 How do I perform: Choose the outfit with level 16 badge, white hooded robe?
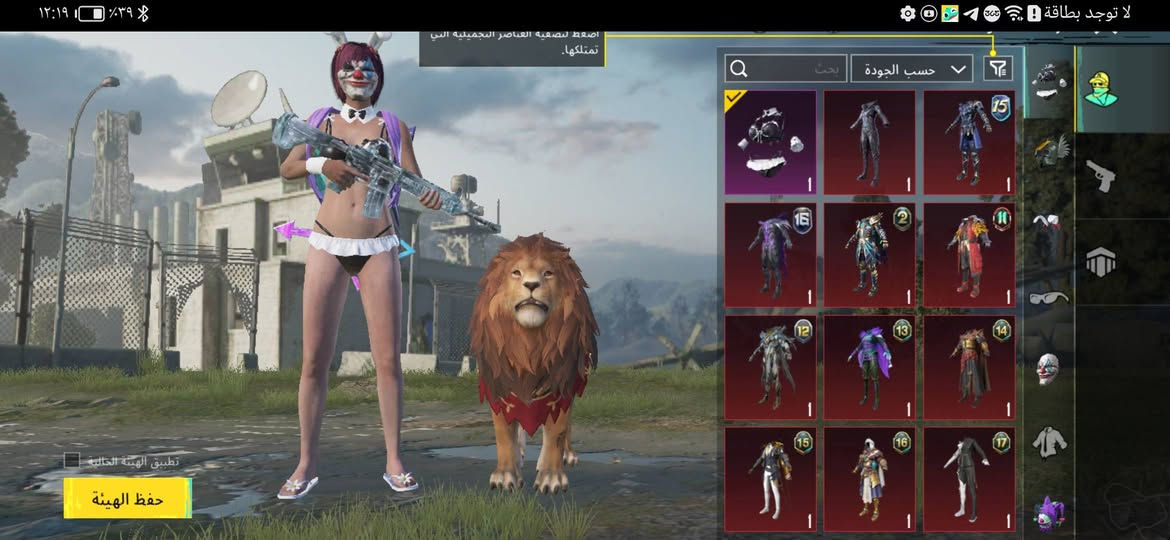[x=869, y=479]
